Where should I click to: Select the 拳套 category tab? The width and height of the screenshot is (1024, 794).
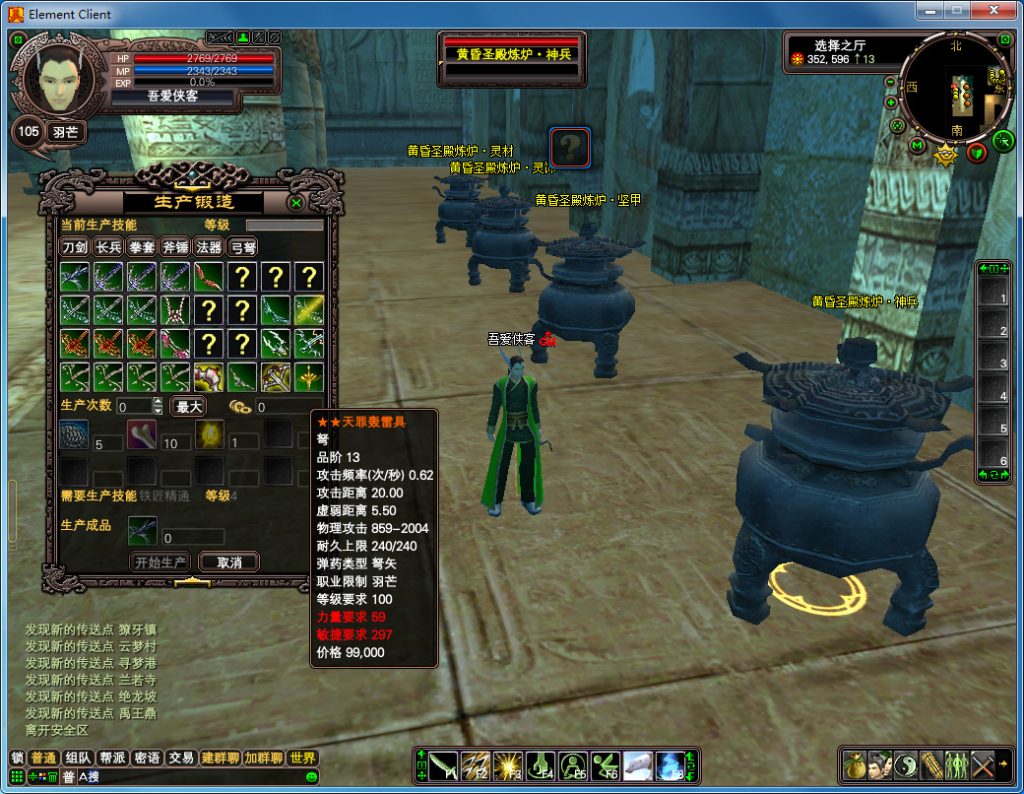click(142, 247)
